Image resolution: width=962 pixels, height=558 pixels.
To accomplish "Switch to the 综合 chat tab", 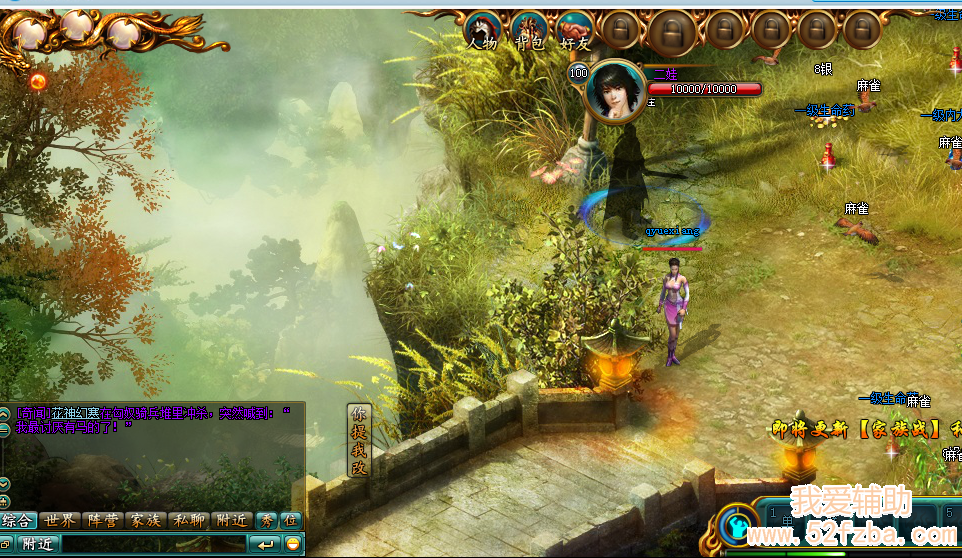I will pos(18,521).
